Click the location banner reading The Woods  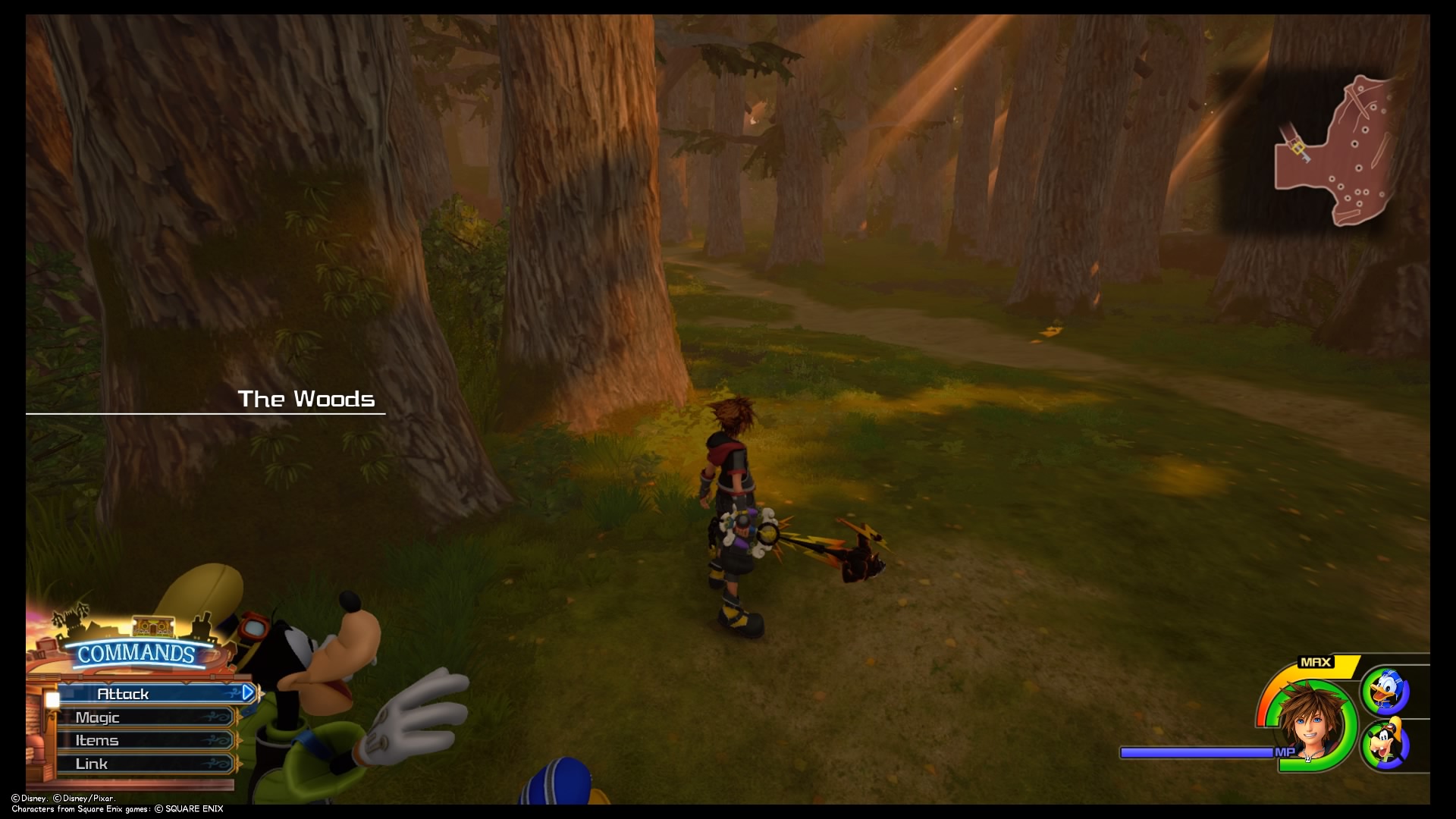(306, 398)
